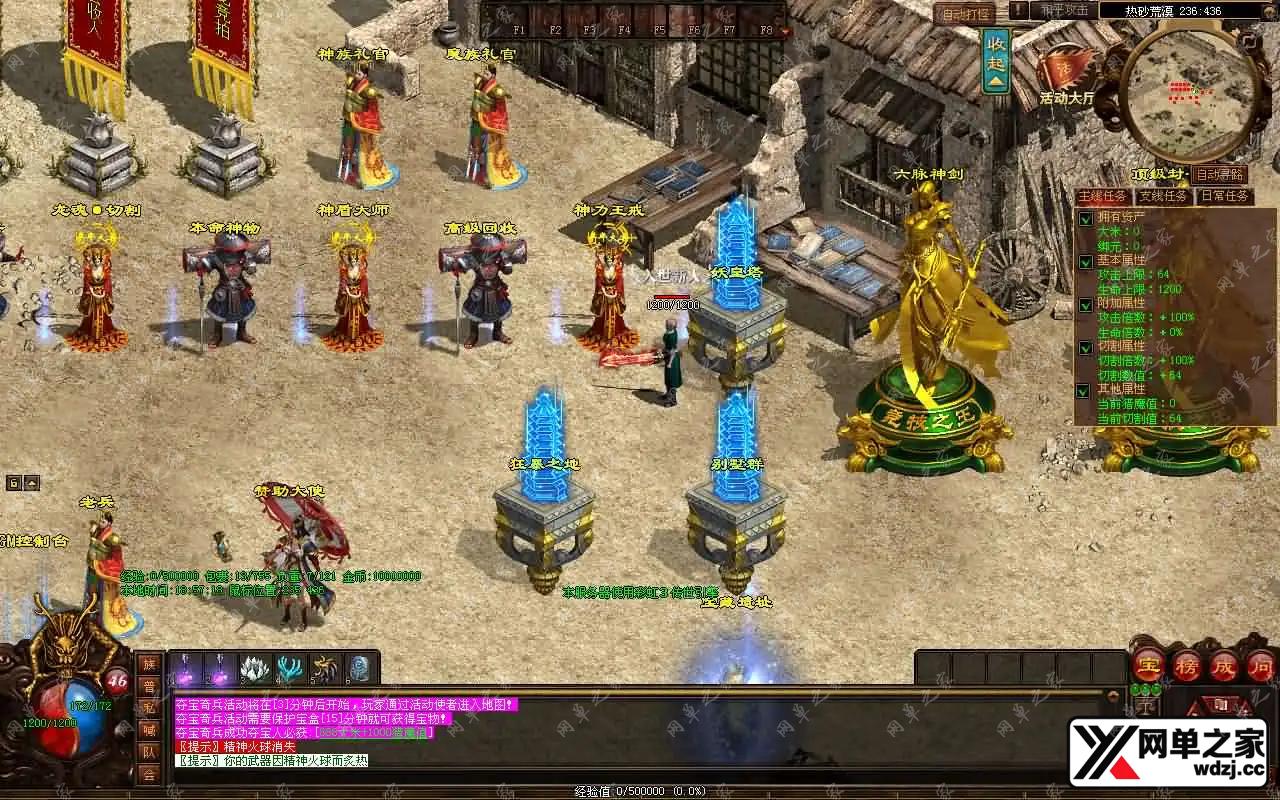
Task: Select the 私 private chat channel
Action: tap(148, 708)
